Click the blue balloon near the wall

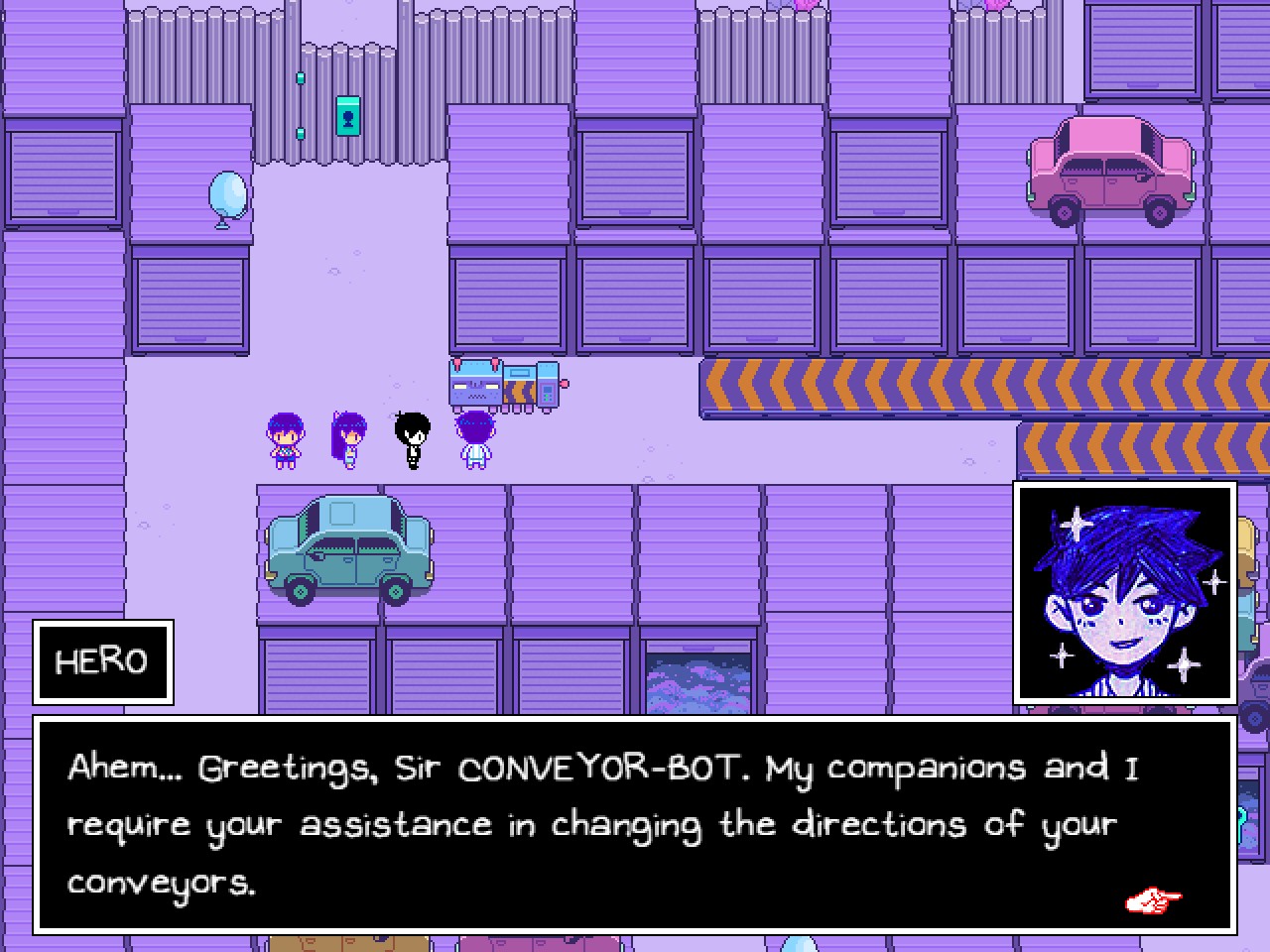tap(227, 196)
